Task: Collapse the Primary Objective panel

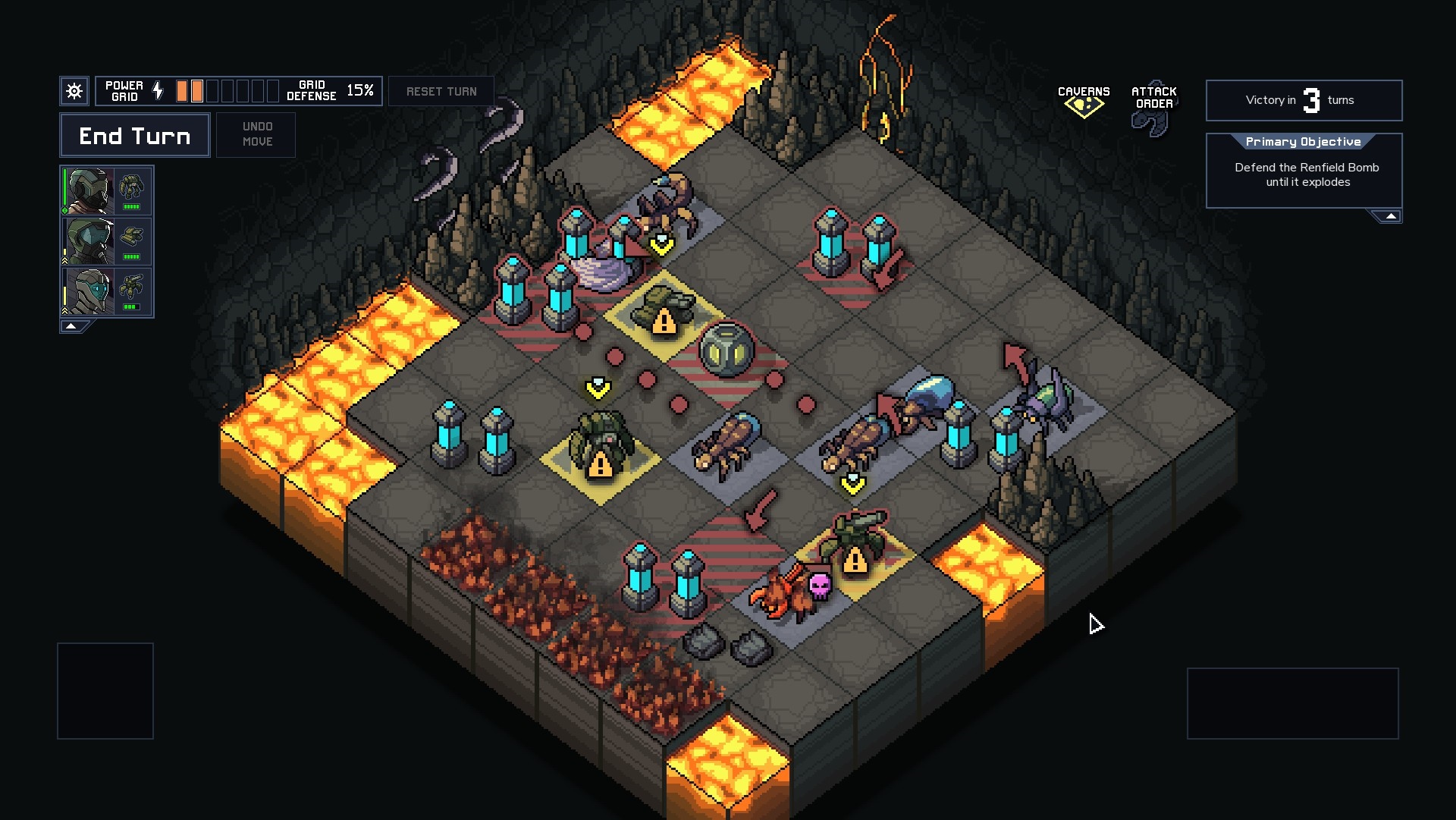Action: (1390, 217)
